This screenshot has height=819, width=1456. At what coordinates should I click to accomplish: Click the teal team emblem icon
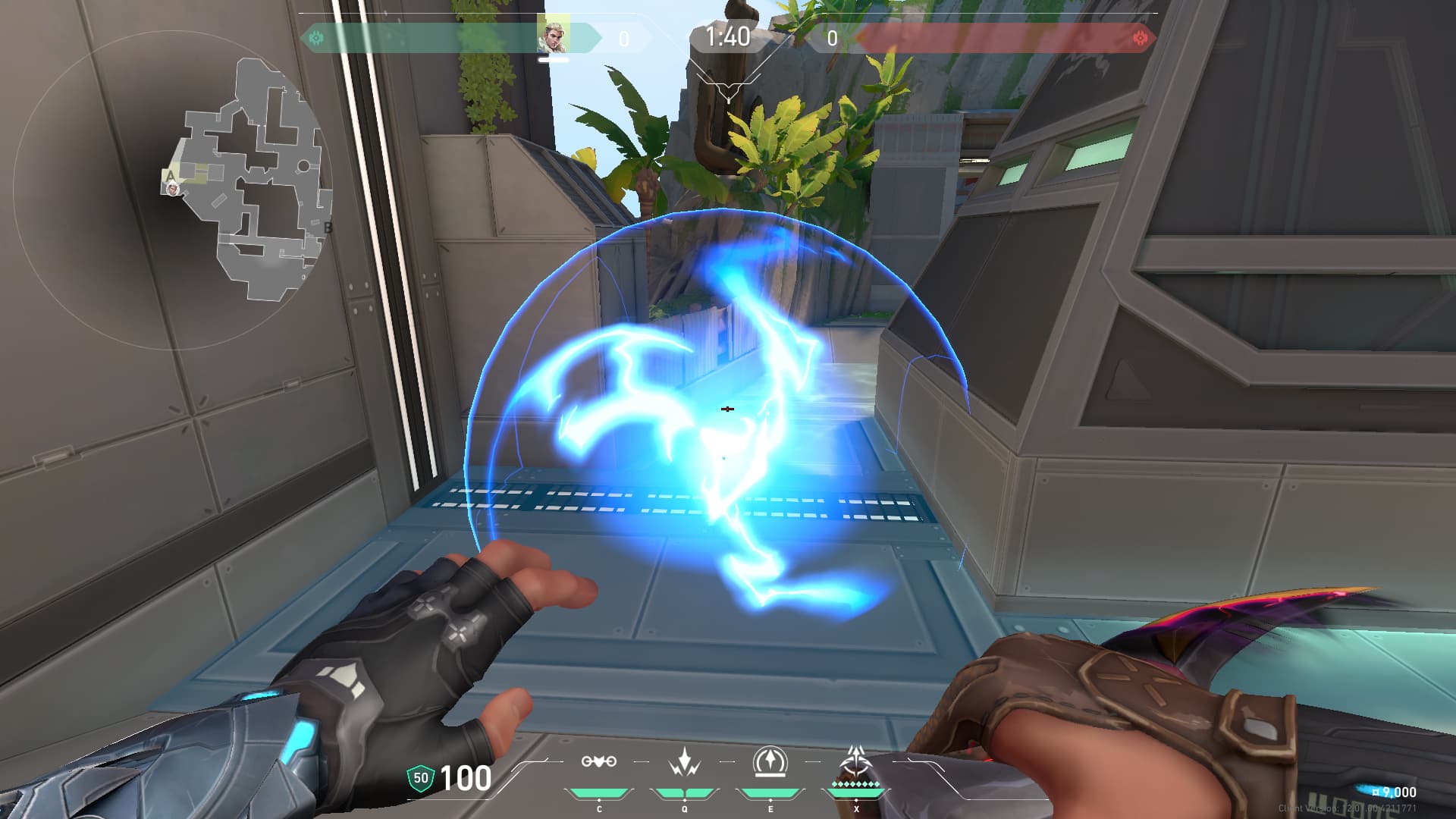[x=317, y=37]
